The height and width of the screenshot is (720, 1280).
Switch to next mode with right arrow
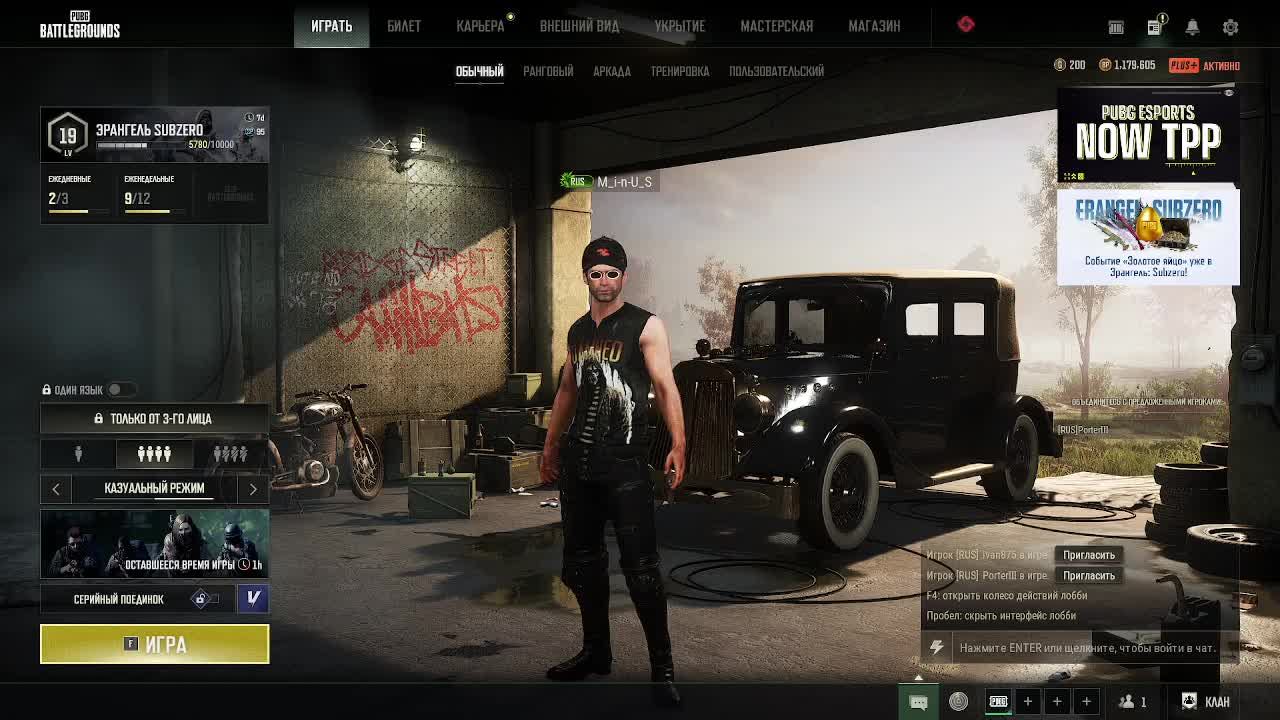[x=253, y=488]
